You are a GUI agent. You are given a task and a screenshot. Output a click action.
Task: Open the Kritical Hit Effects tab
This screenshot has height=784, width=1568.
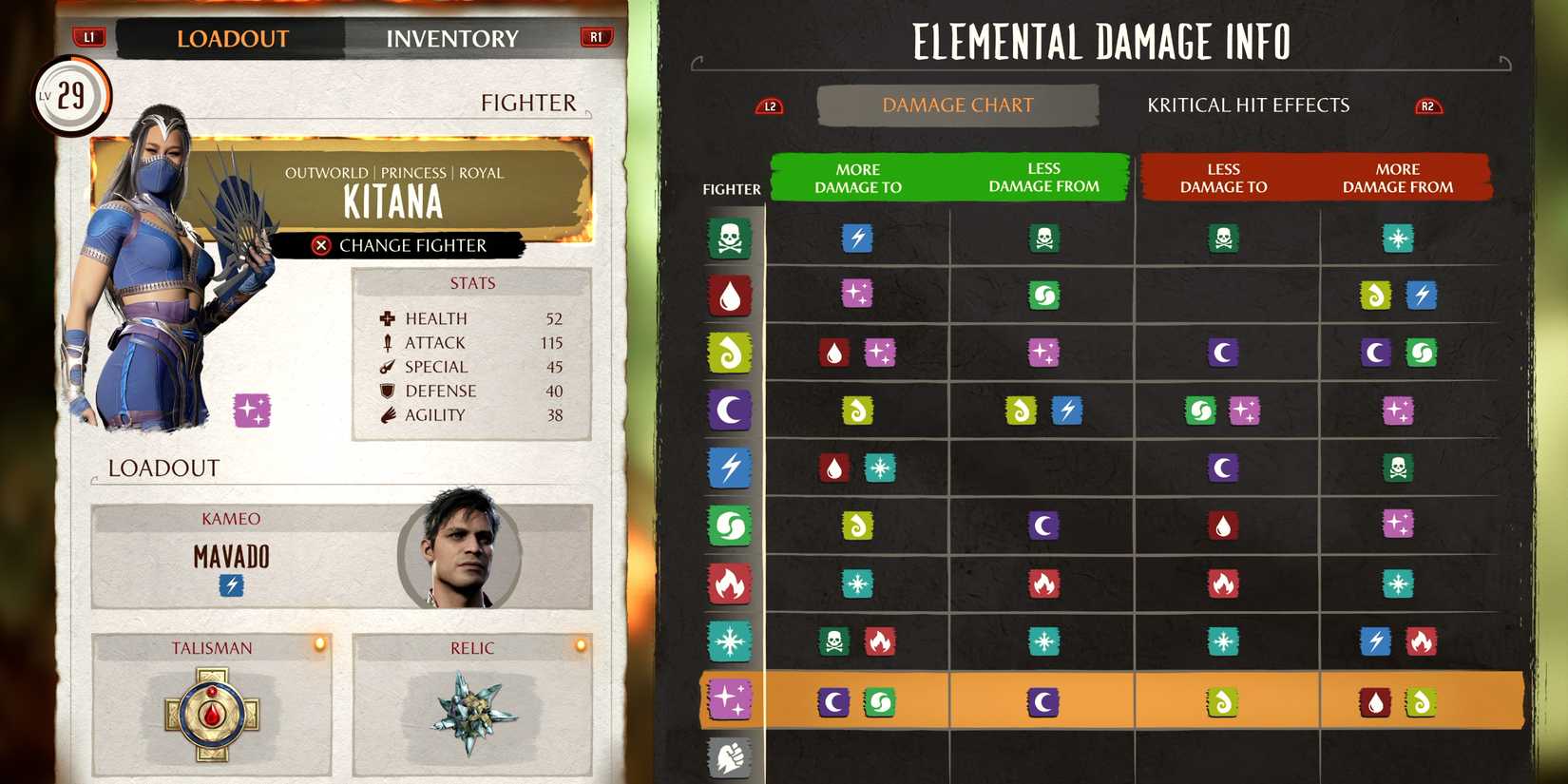point(1248,105)
